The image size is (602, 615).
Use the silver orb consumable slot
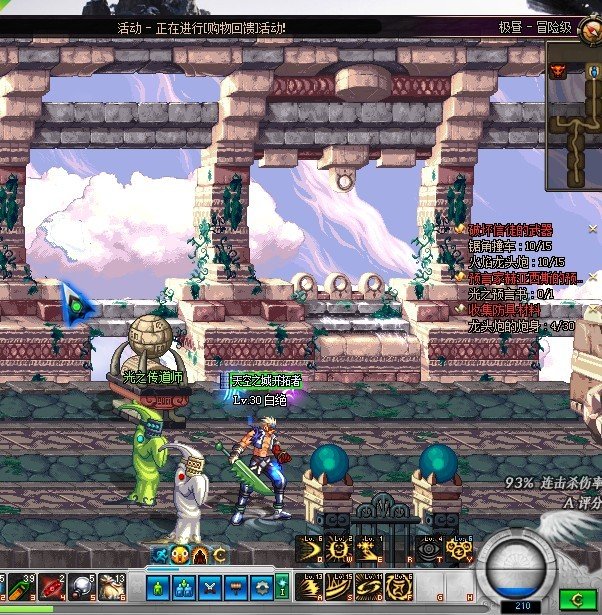pyautogui.click(x=82, y=587)
